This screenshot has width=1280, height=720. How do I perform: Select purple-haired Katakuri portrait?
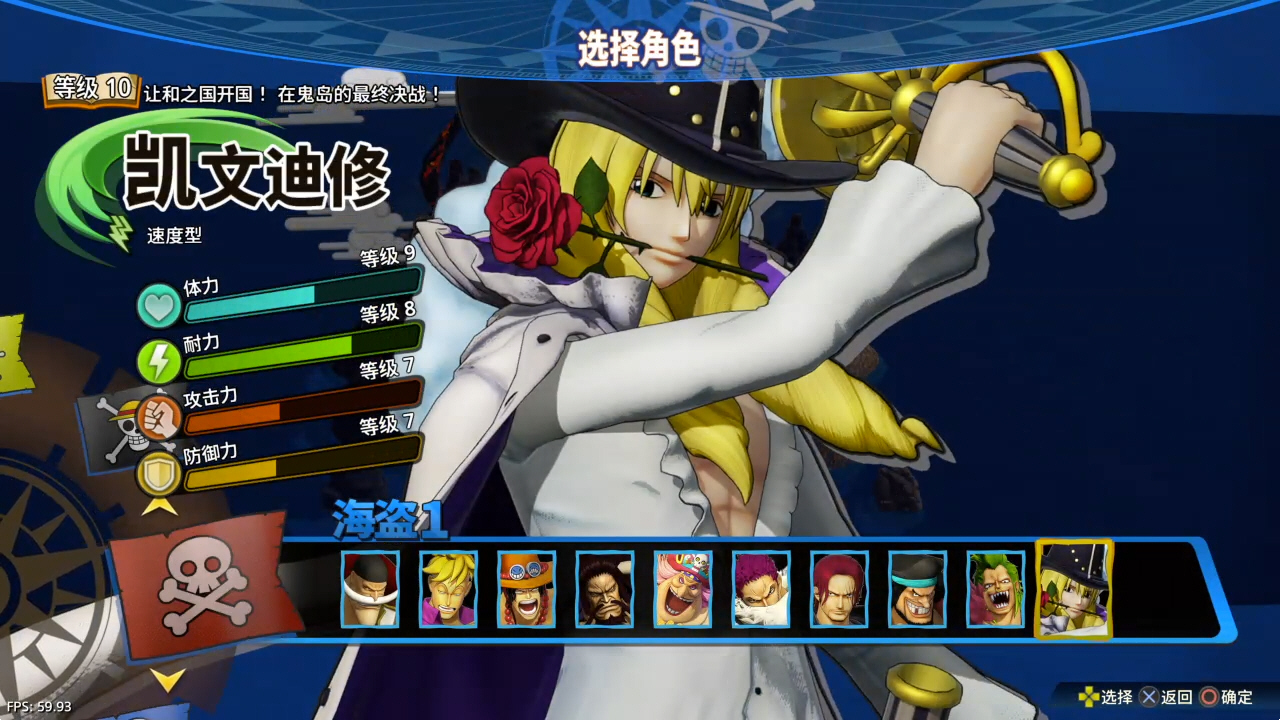pos(761,589)
